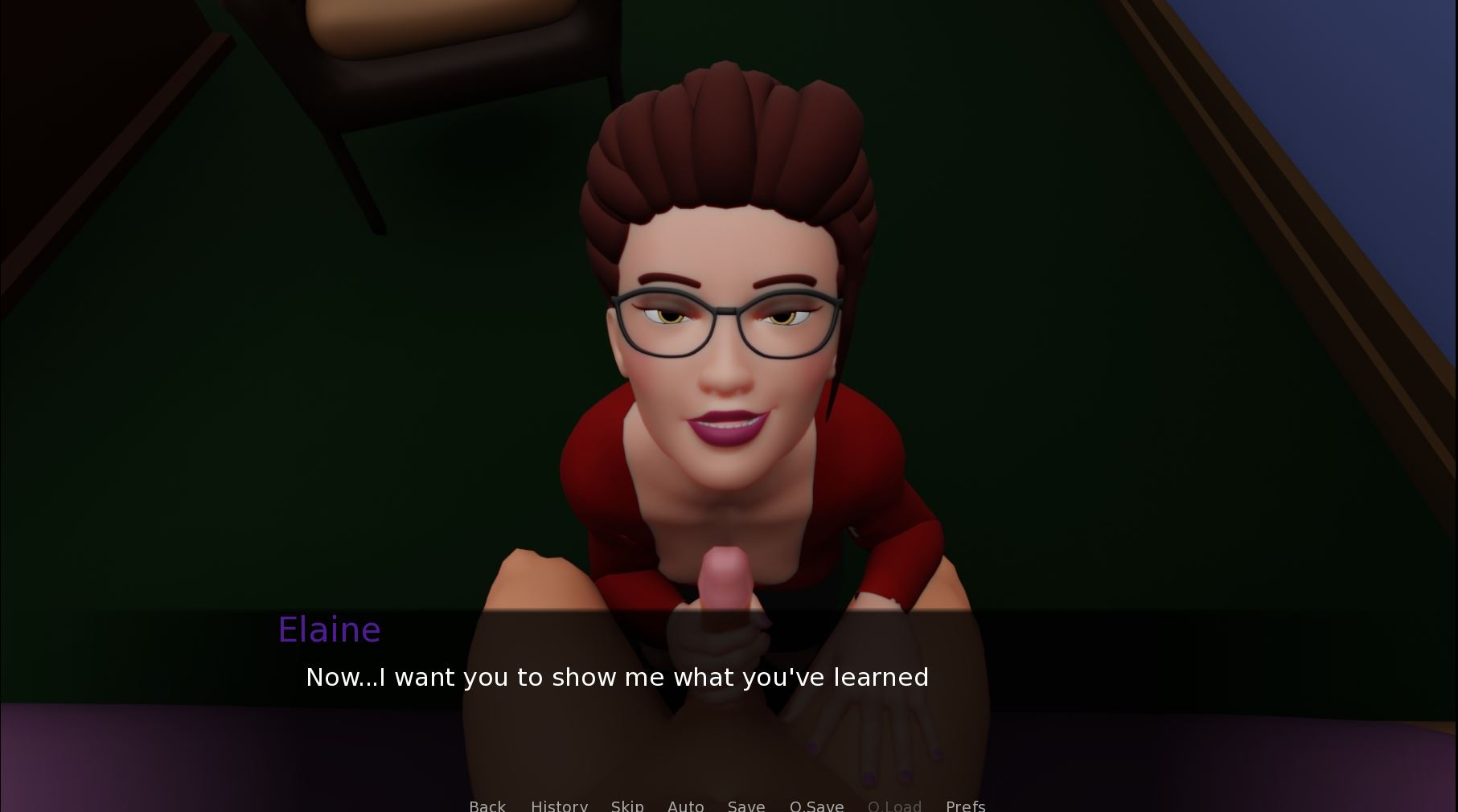Activate Skip in the quick menu
Viewport: 1458px width, 812px height.
pos(627,805)
